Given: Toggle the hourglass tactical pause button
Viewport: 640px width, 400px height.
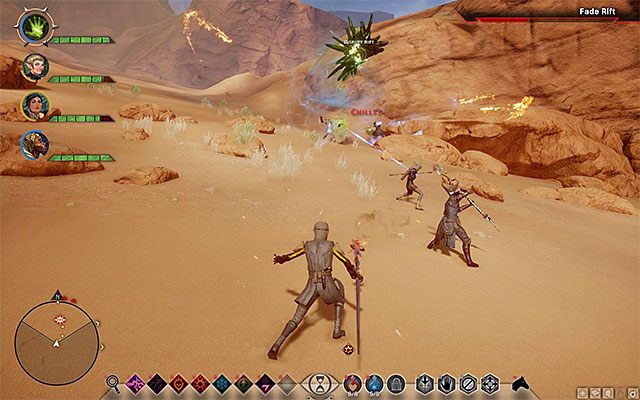Looking at the screenshot, I should tap(319, 383).
